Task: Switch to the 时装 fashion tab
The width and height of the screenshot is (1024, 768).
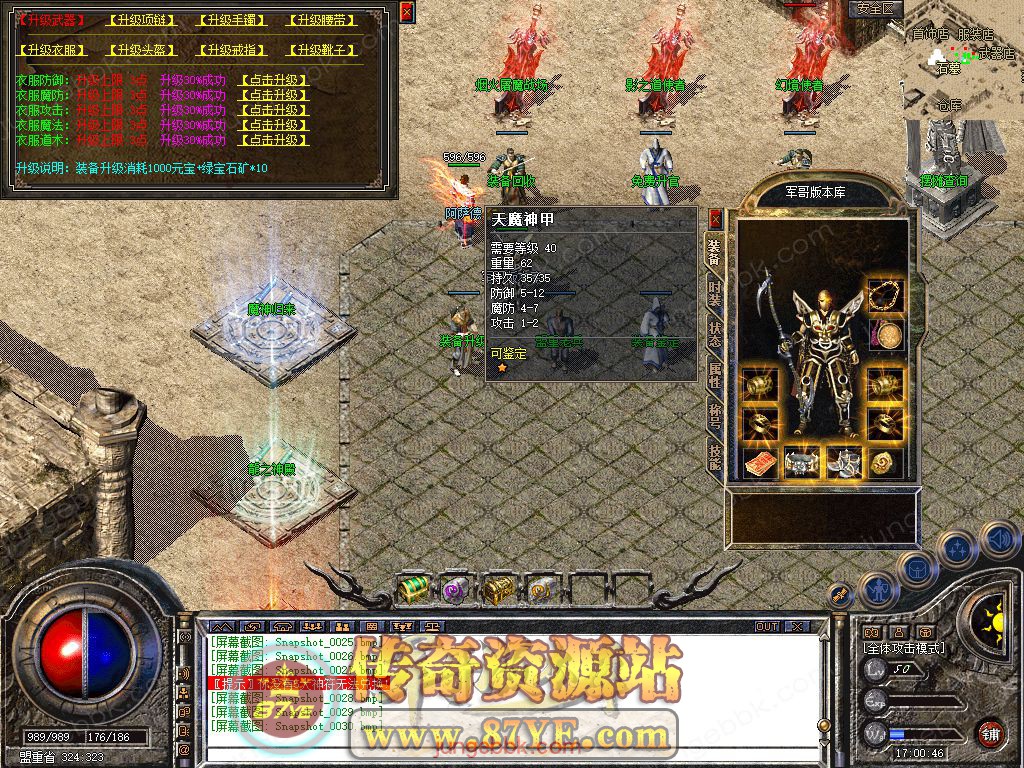Action: 714,294
